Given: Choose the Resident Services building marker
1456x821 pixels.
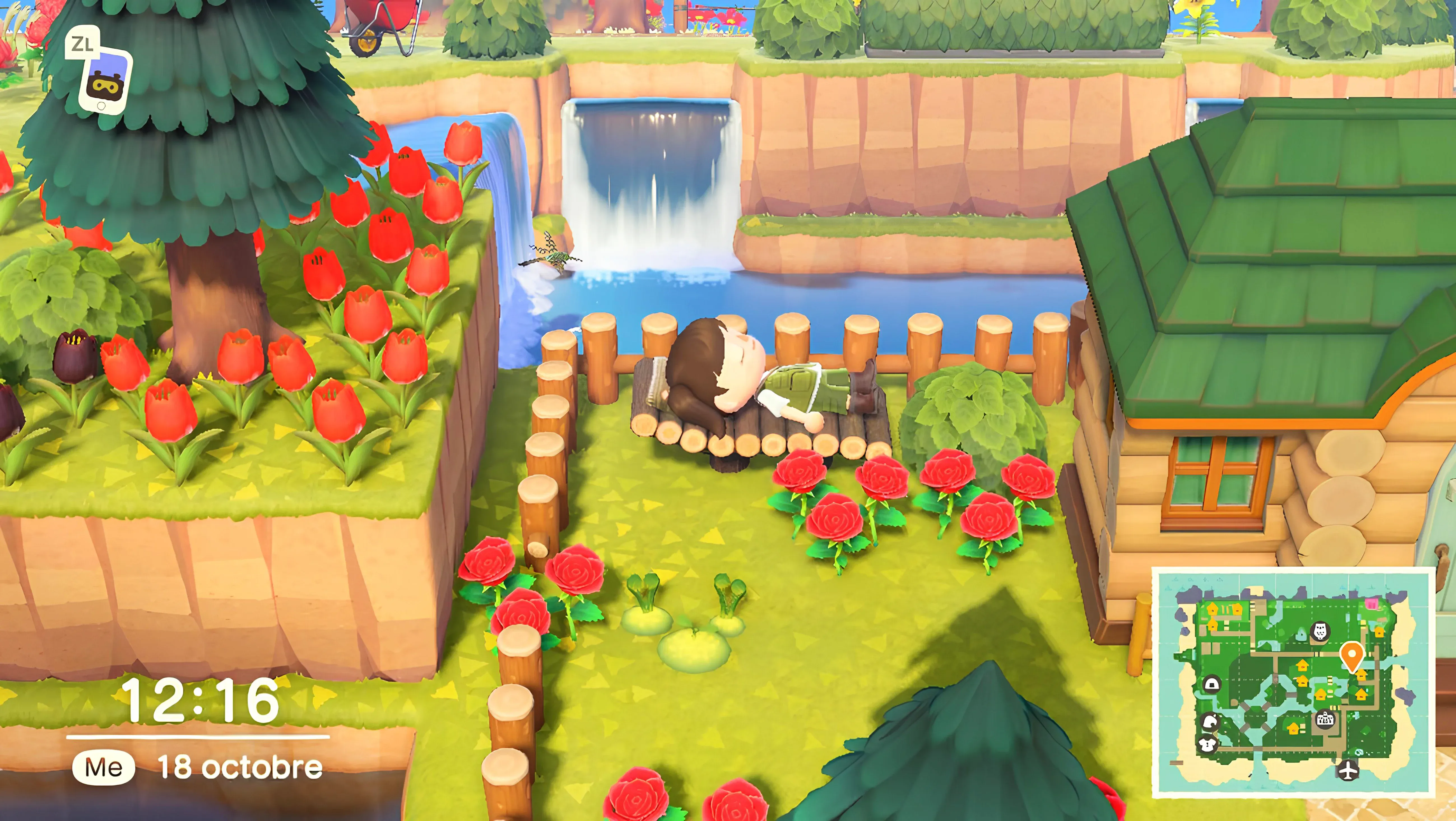Looking at the screenshot, I should coord(1325,719).
